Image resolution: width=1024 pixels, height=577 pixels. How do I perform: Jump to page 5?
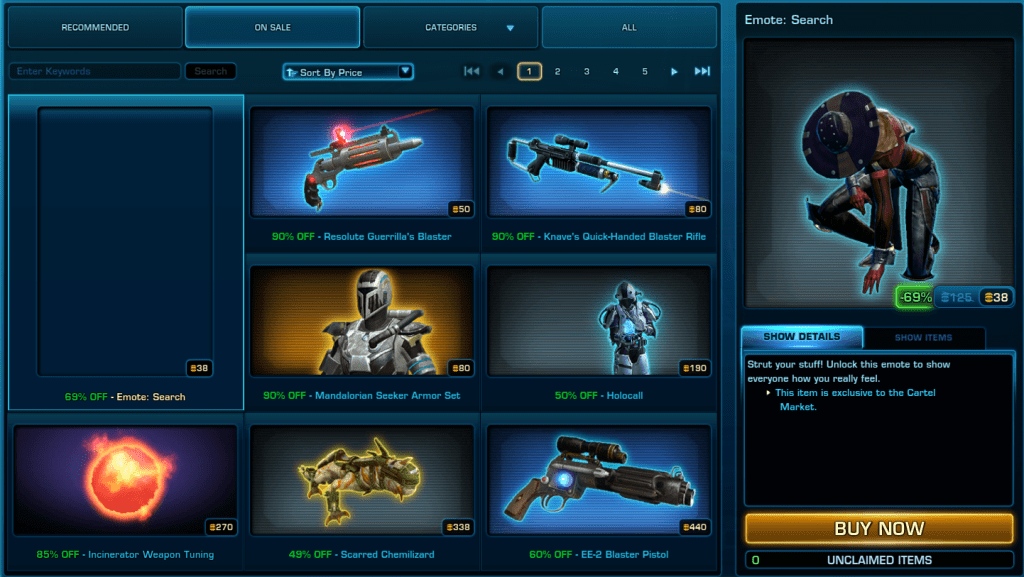[x=645, y=71]
